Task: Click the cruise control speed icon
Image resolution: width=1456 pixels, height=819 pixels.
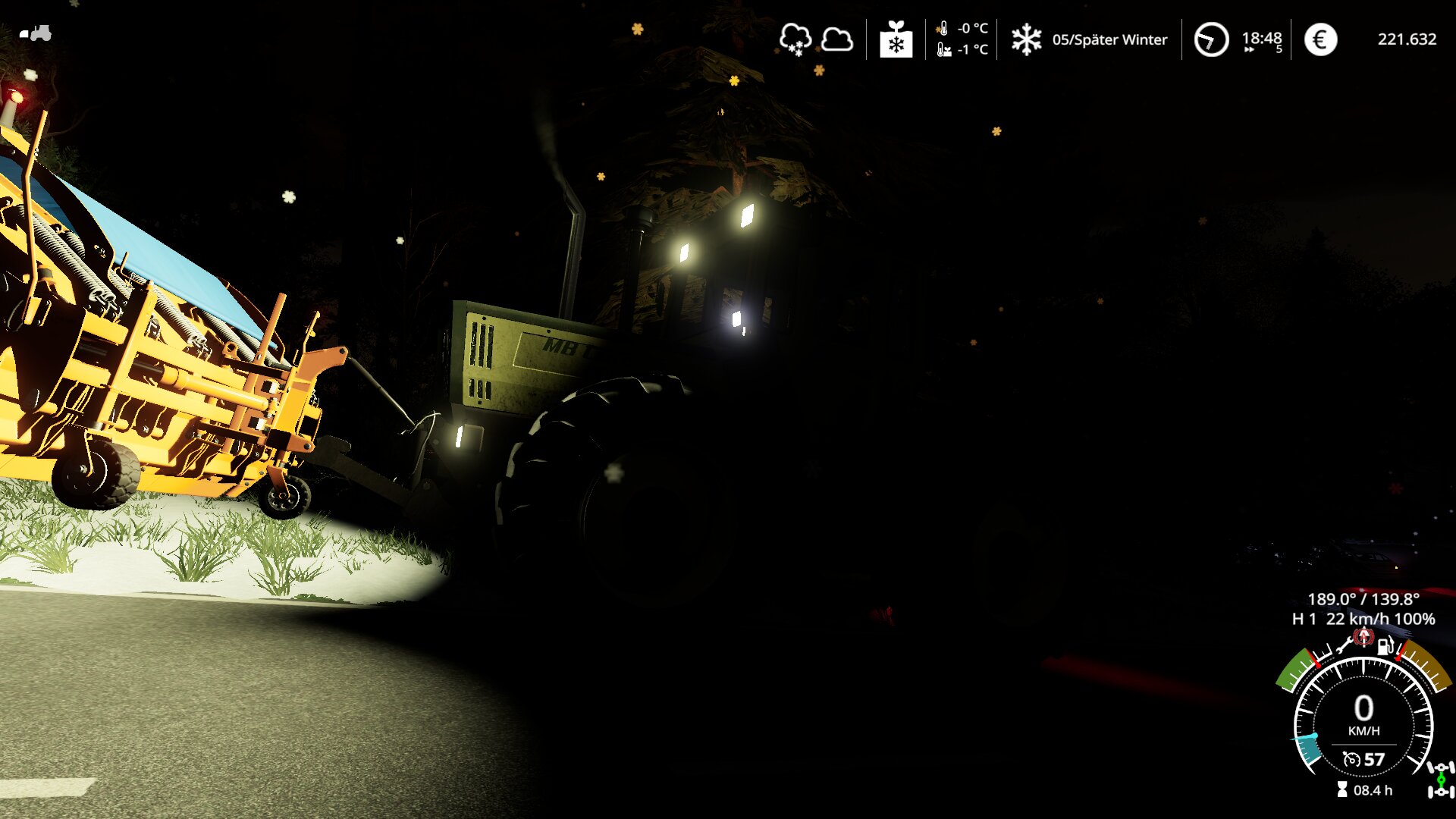Action: click(1351, 759)
